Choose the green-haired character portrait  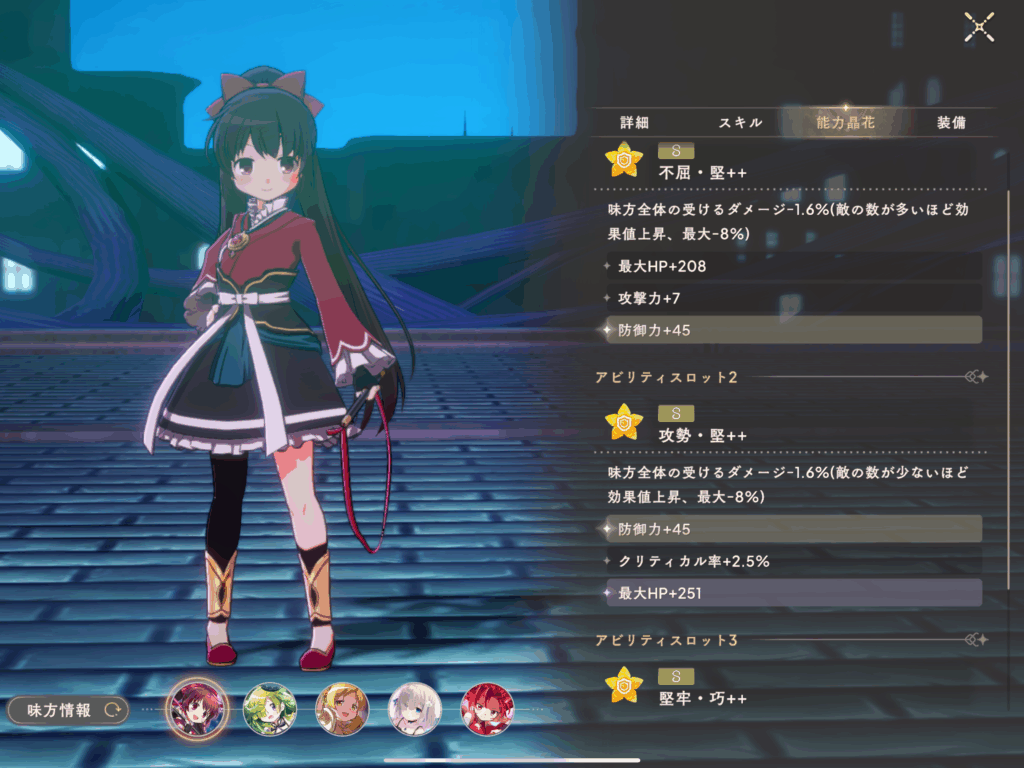click(x=269, y=709)
